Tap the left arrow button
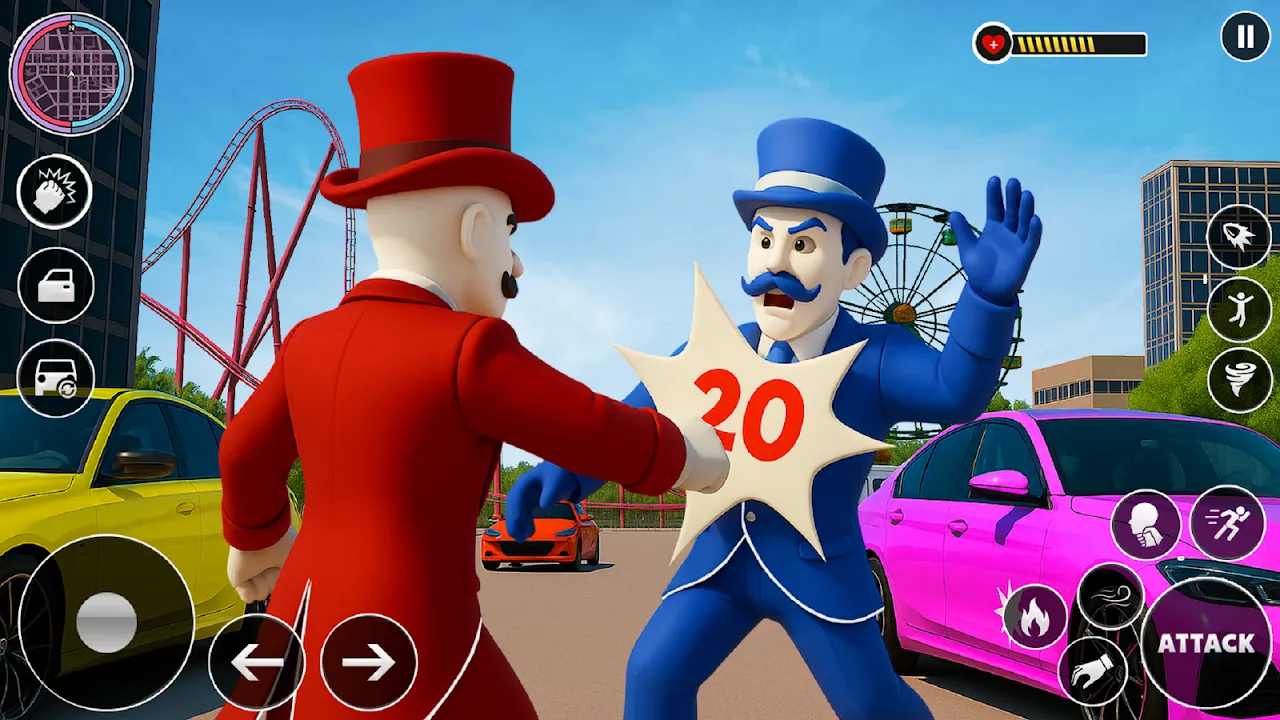Image resolution: width=1280 pixels, height=720 pixels. point(256,662)
